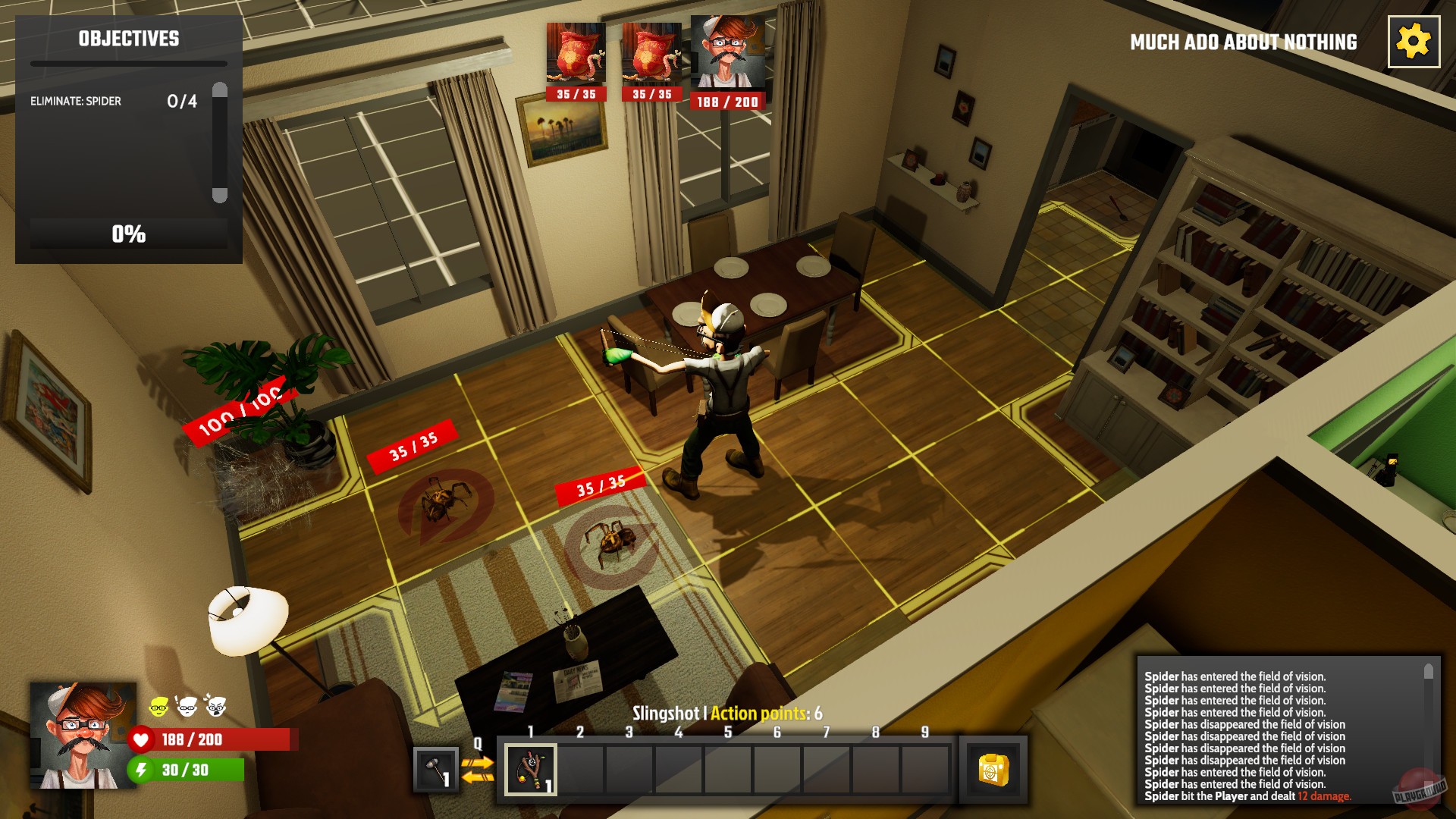Screen dimensions: 1456x819
Task: Click the MUCH ADO ABOUT NOTHING mission title
Action: [1242, 42]
